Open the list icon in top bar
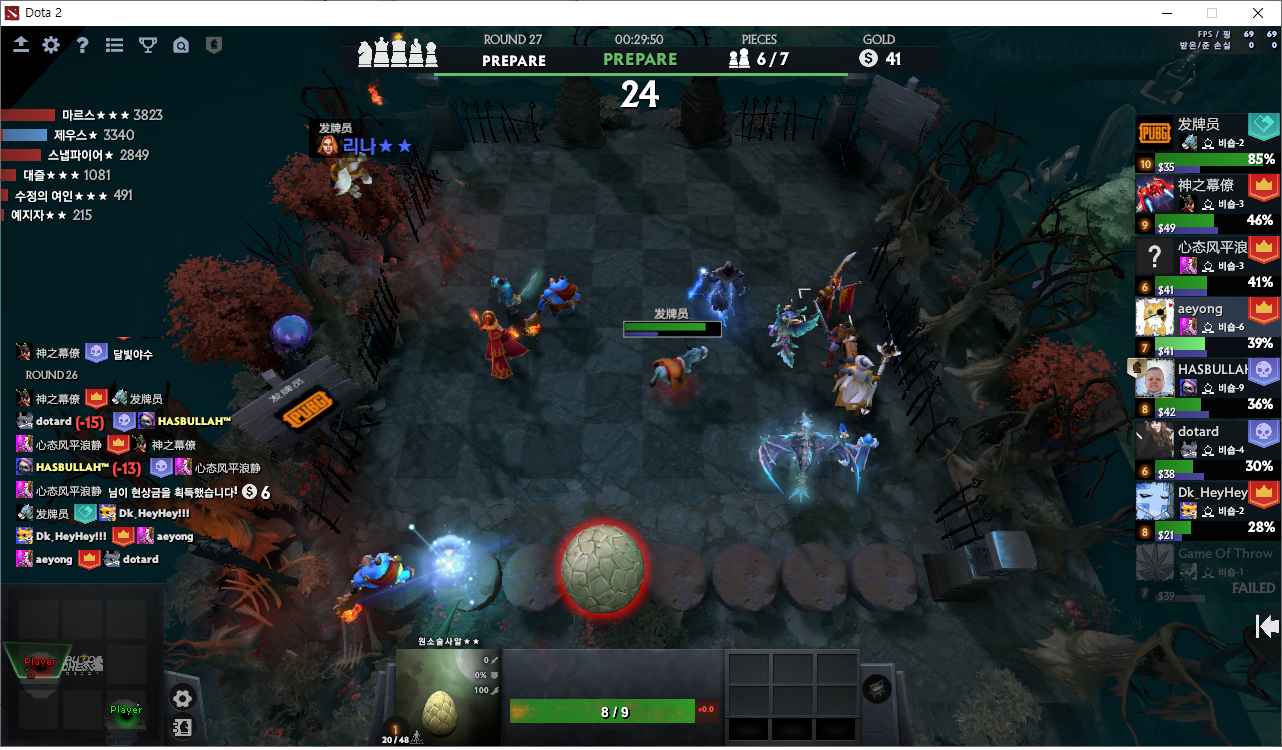 (x=115, y=45)
